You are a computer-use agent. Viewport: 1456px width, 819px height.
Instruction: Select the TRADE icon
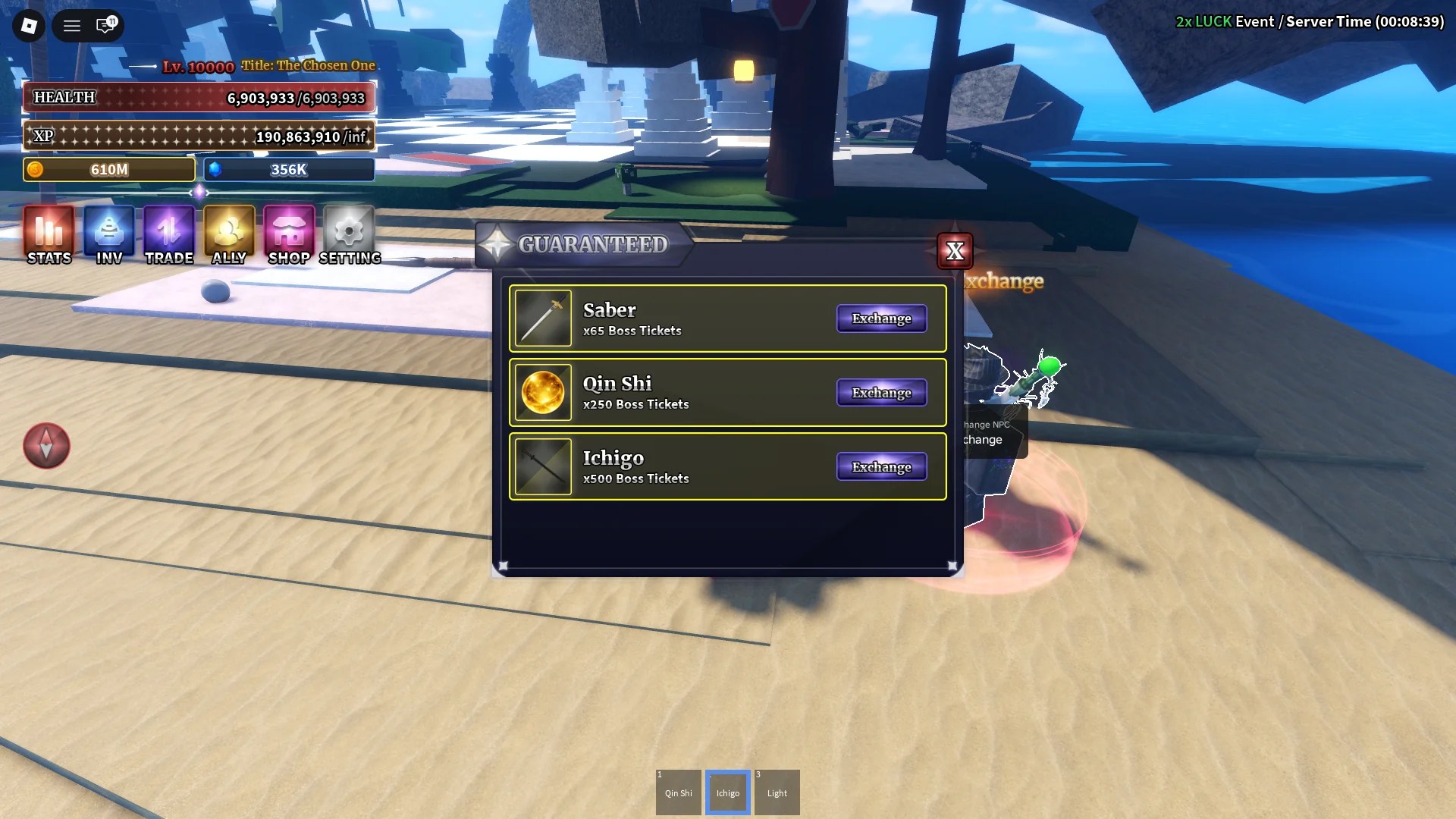pos(168,235)
